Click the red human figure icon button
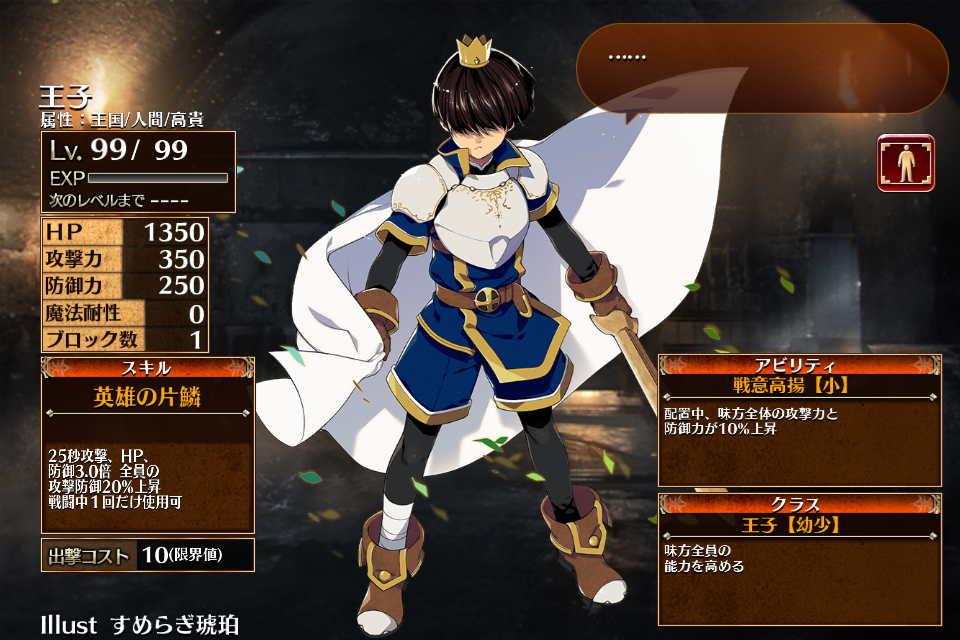The height and width of the screenshot is (640, 960). point(906,163)
